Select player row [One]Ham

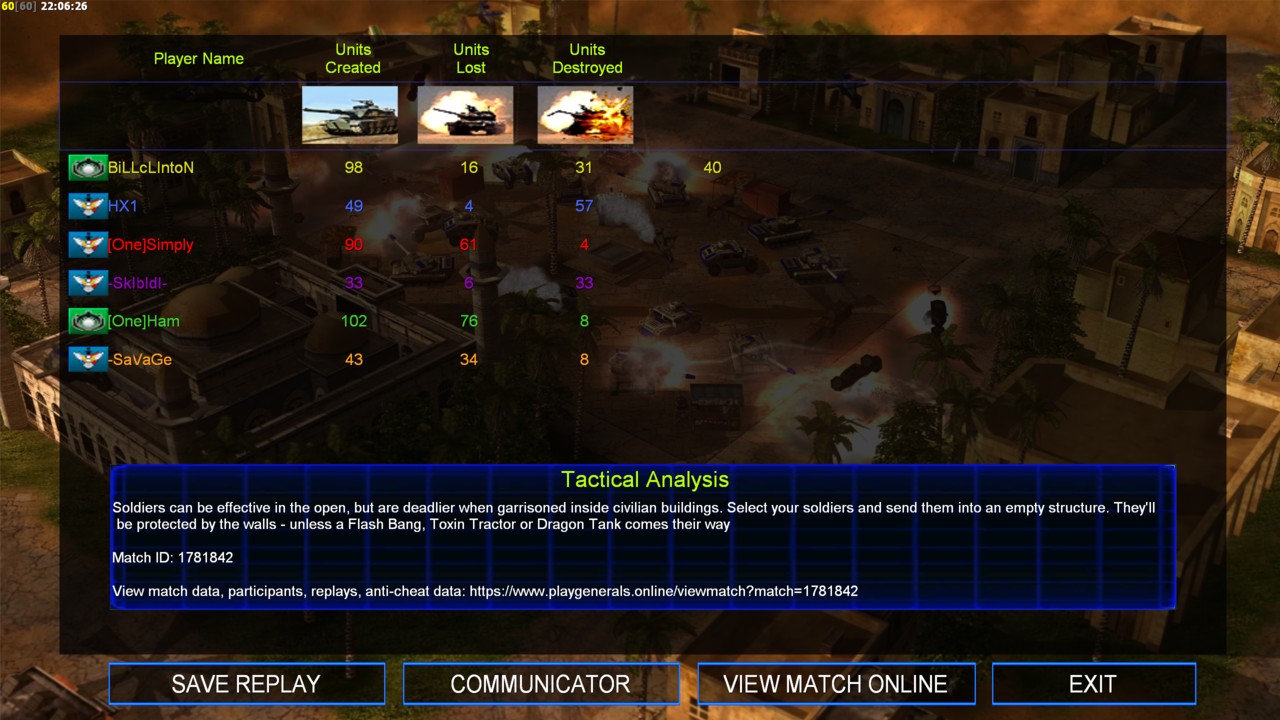tap(144, 321)
